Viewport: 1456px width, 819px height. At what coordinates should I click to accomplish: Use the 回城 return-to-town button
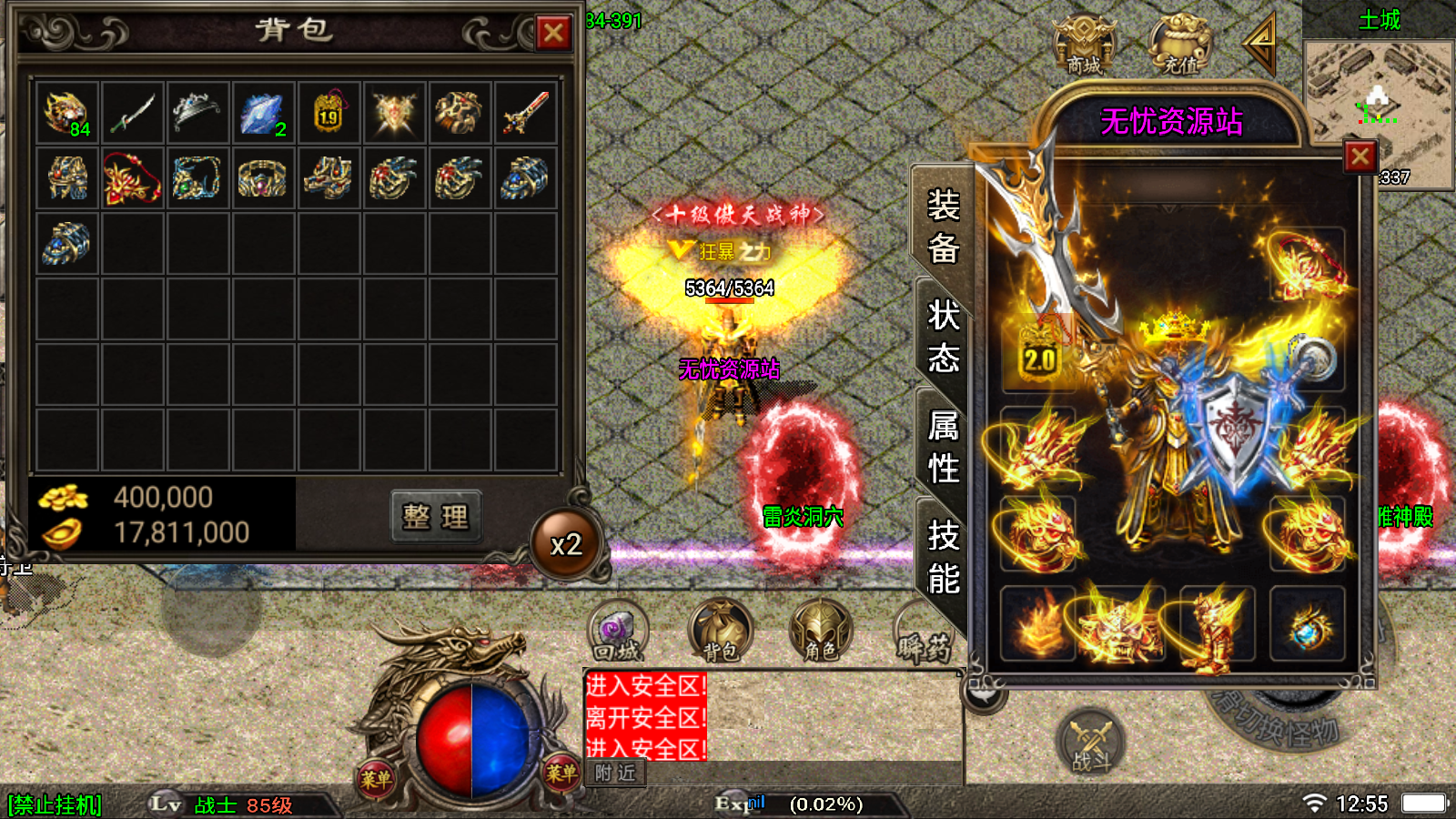coord(618,632)
